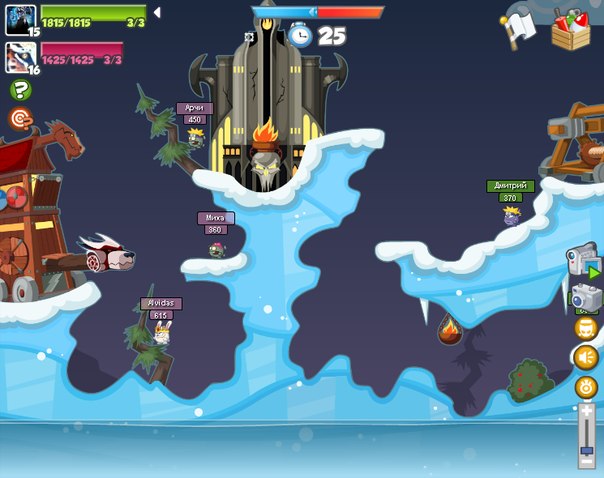
Task: Open the weapons crate arsenal
Action: coord(570,28)
